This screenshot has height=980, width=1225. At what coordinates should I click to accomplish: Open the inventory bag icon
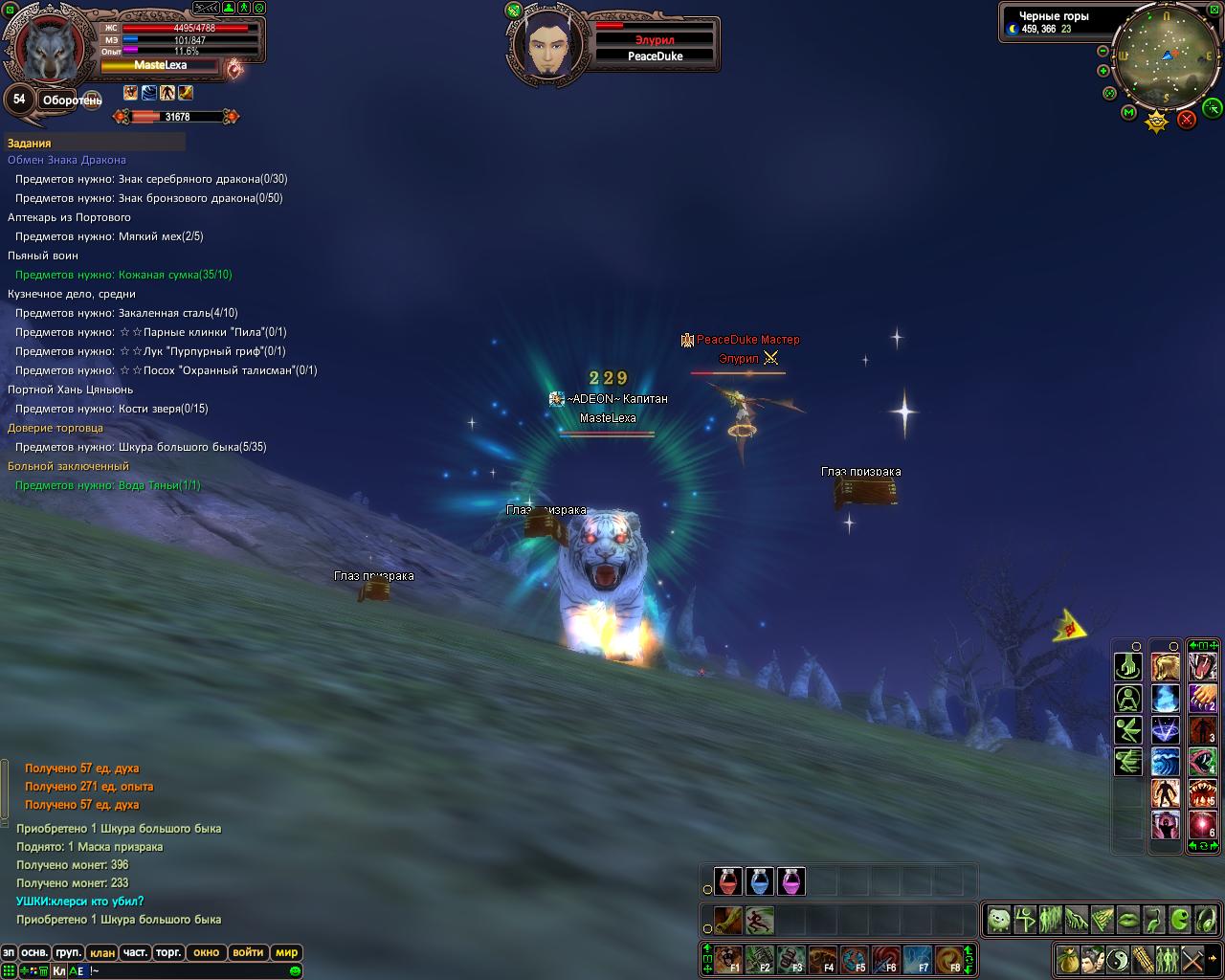(1068, 959)
